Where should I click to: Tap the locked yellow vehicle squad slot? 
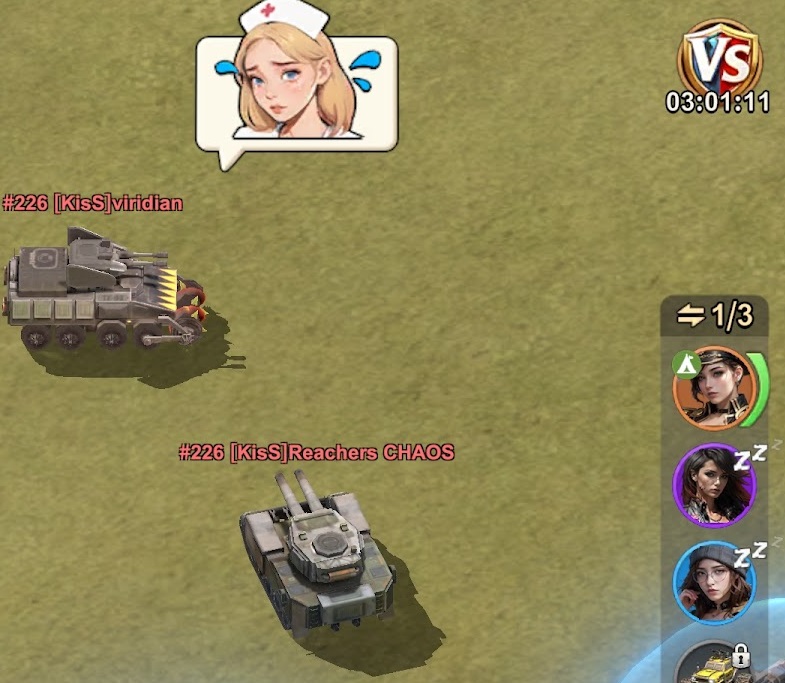pyautogui.click(x=714, y=665)
